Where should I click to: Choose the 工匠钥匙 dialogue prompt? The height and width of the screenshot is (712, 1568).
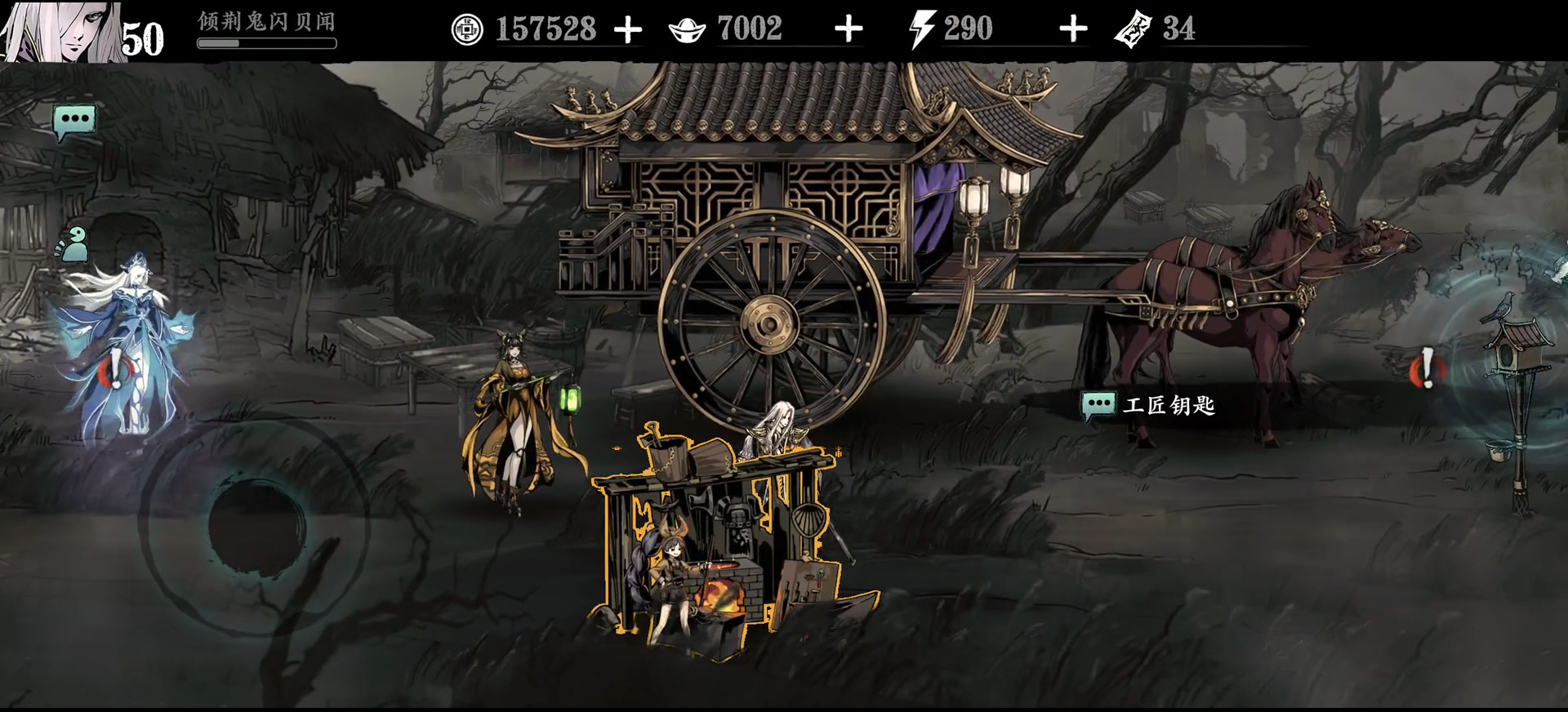pyautogui.click(x=1149, y=405)
